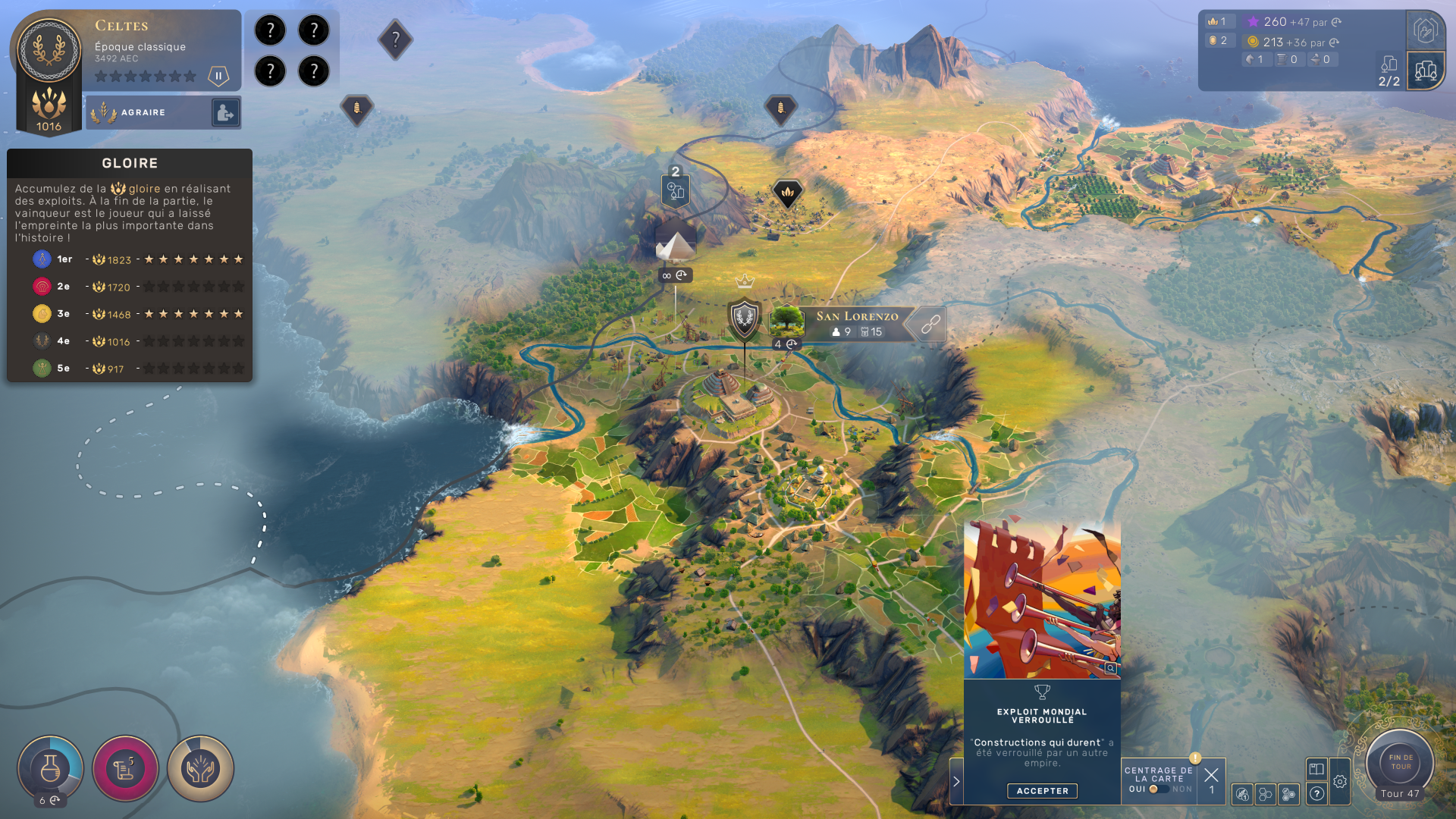Click the Celtes laurel emblem
1456x819 pixels.
tap(49, 51)
